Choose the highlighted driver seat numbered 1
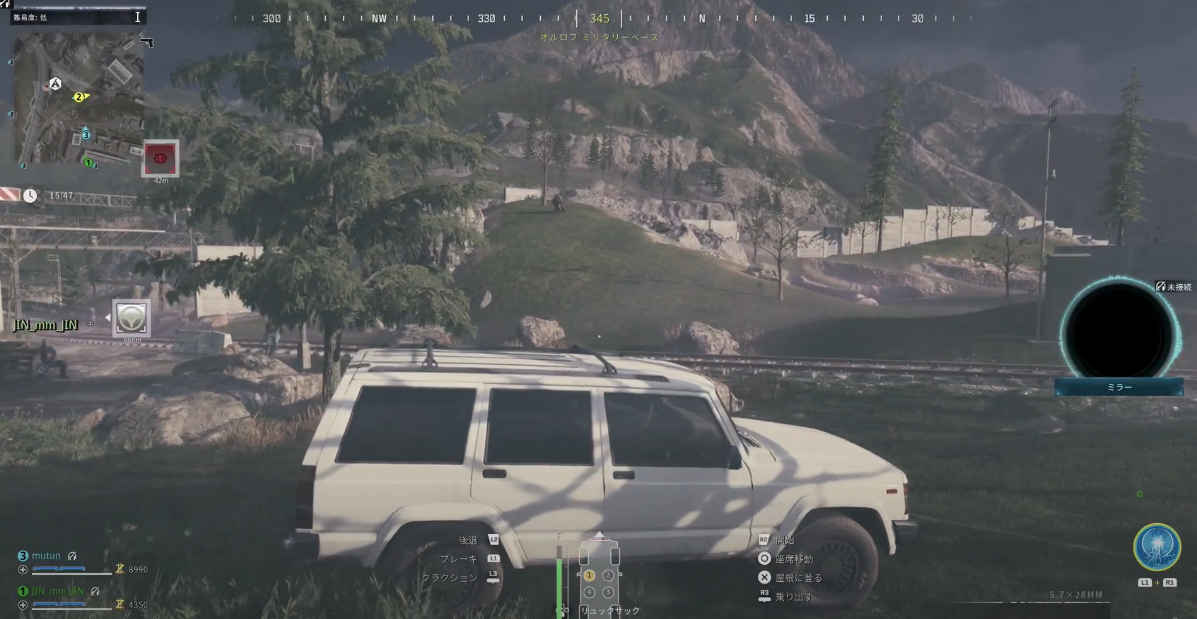Viewport: 1197px width, 619px height. (589, 575)
